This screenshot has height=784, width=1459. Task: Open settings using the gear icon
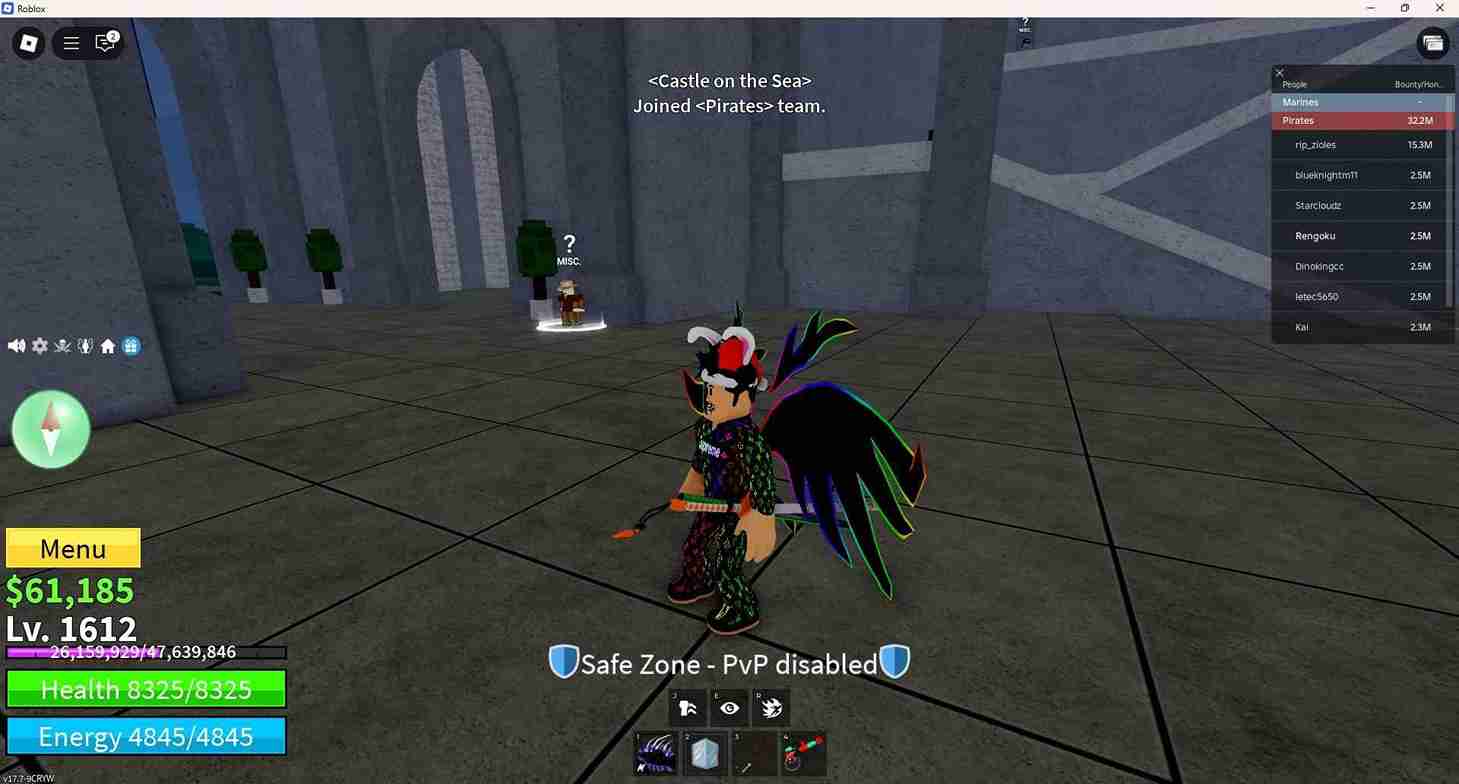[x=39, y=345]
